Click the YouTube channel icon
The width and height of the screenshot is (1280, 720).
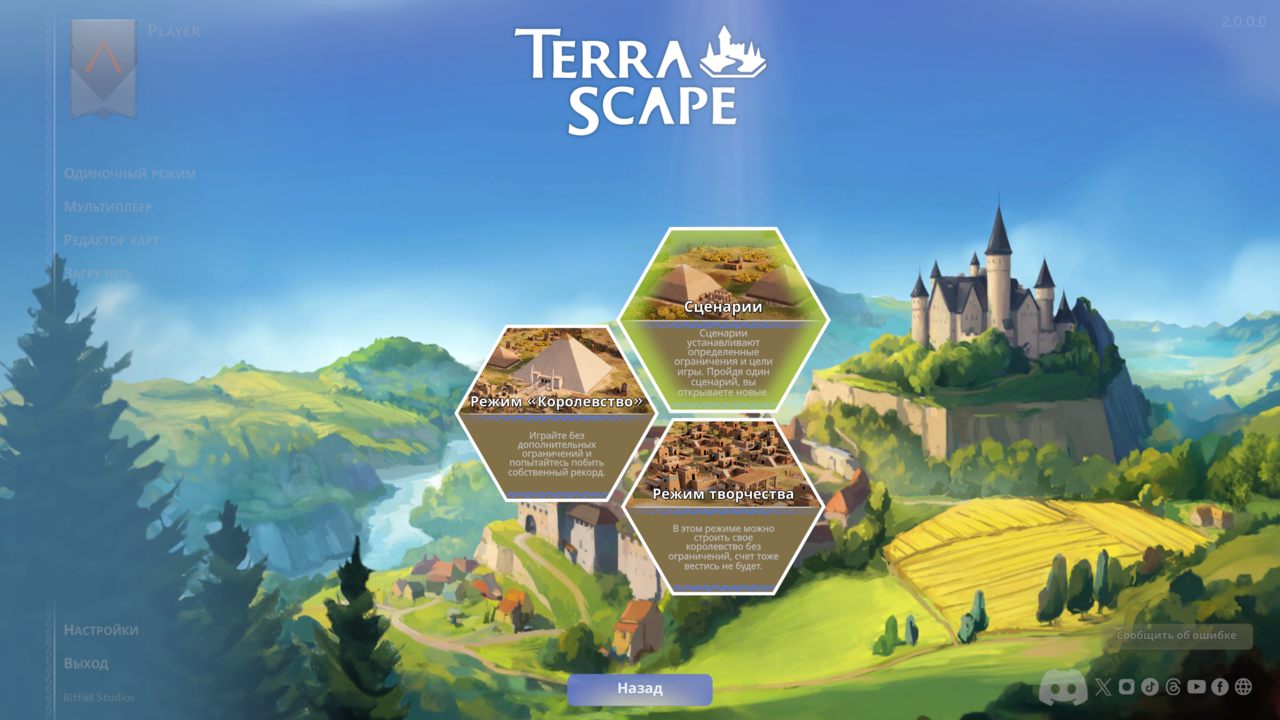(x=1197, y=688)
